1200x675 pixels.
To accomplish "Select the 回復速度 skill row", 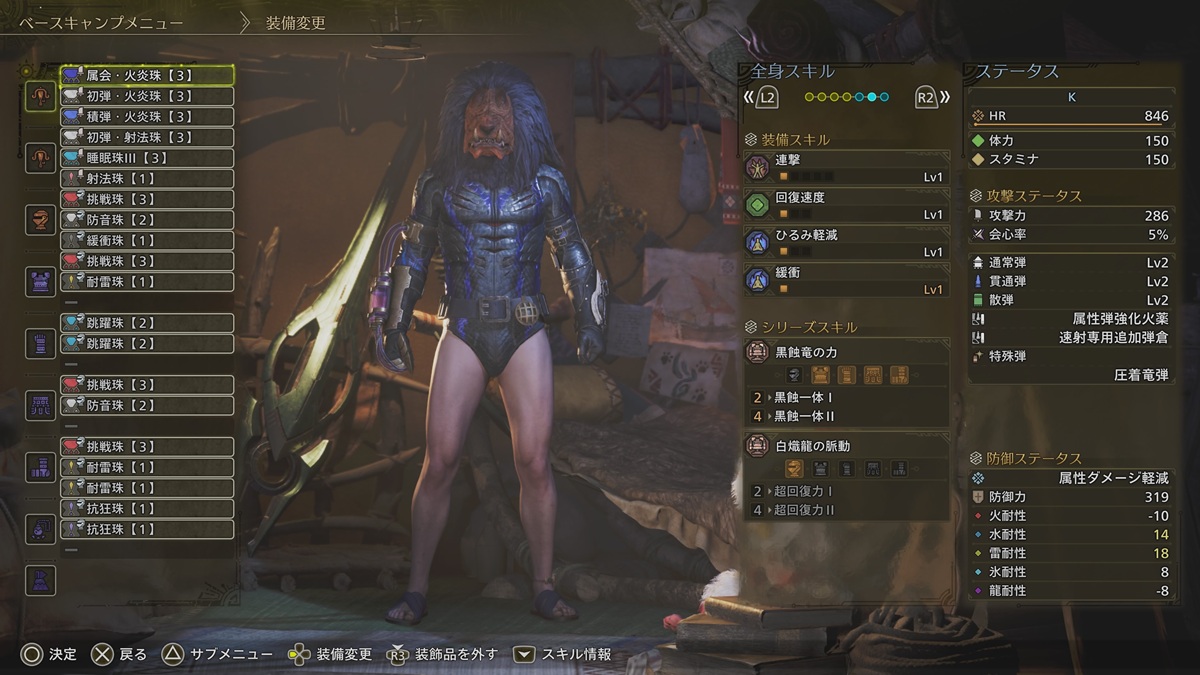I will pos(846,205).
